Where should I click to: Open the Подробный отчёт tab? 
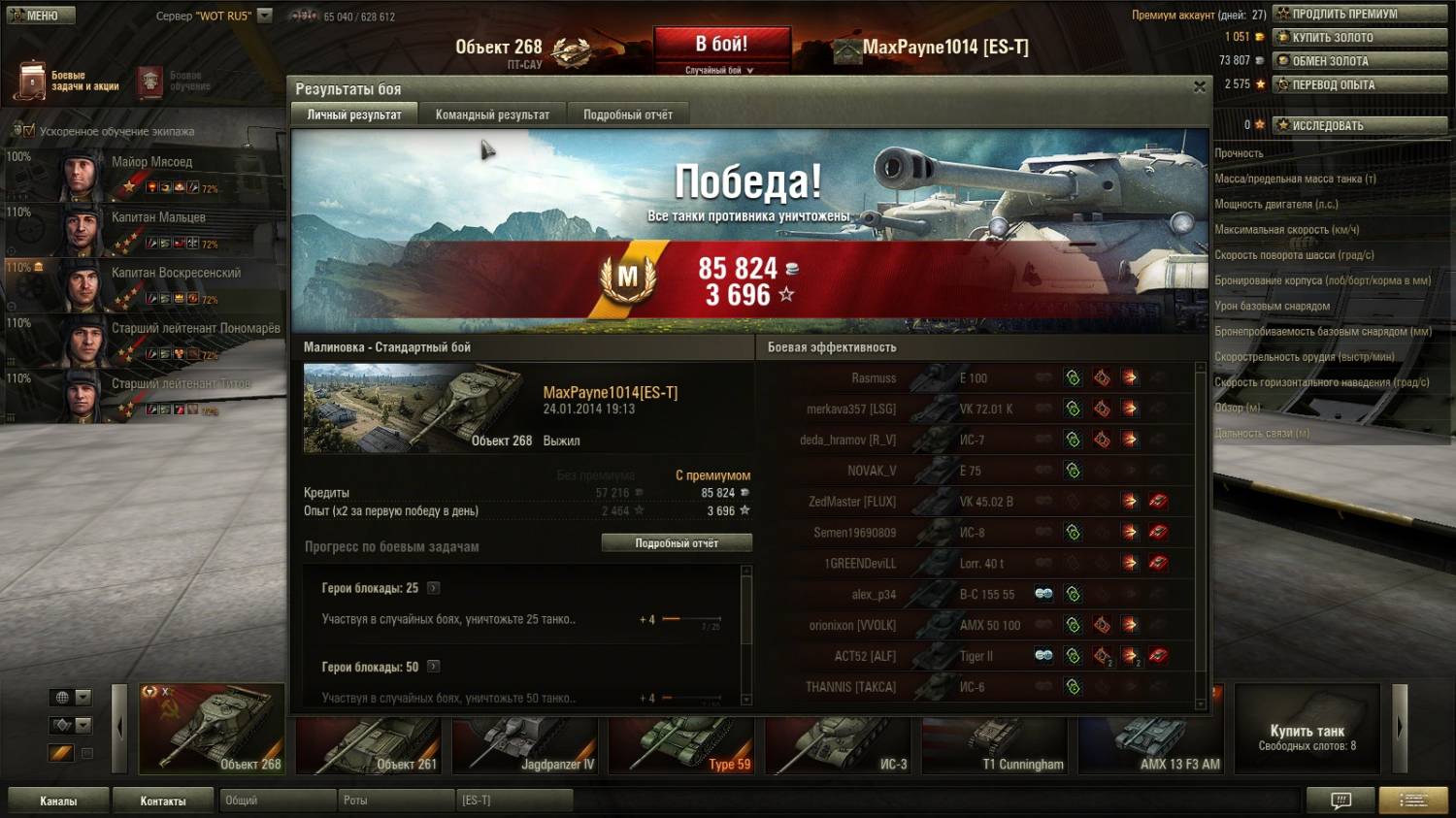click(x=627, y=115)
